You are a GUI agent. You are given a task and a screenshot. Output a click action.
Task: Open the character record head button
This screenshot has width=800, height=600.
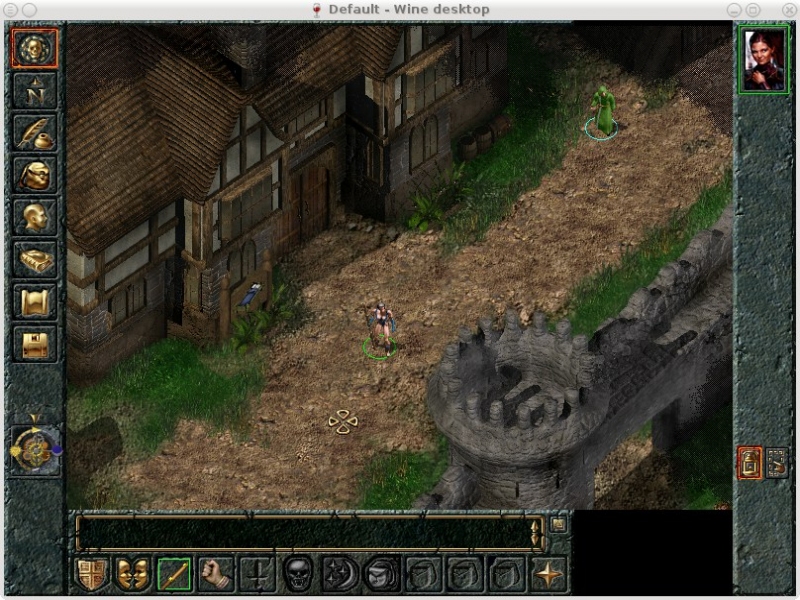34,217
